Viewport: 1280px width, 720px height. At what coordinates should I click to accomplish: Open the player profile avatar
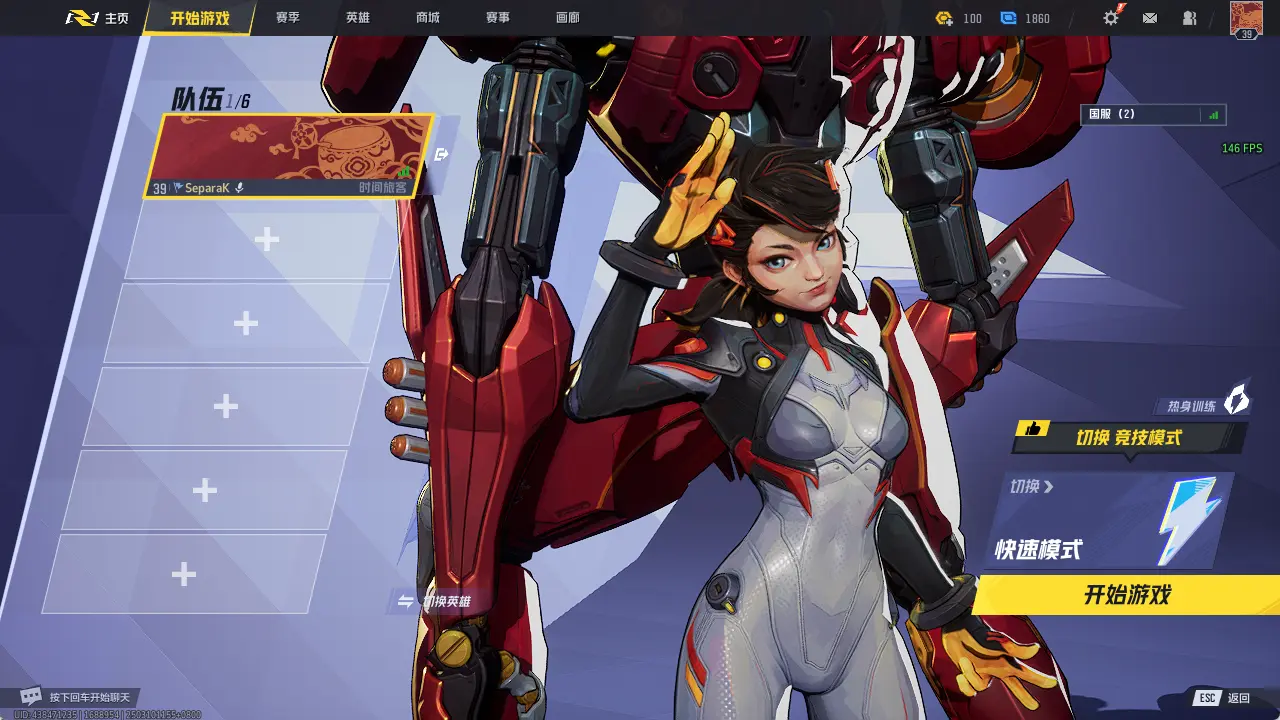1246,18
